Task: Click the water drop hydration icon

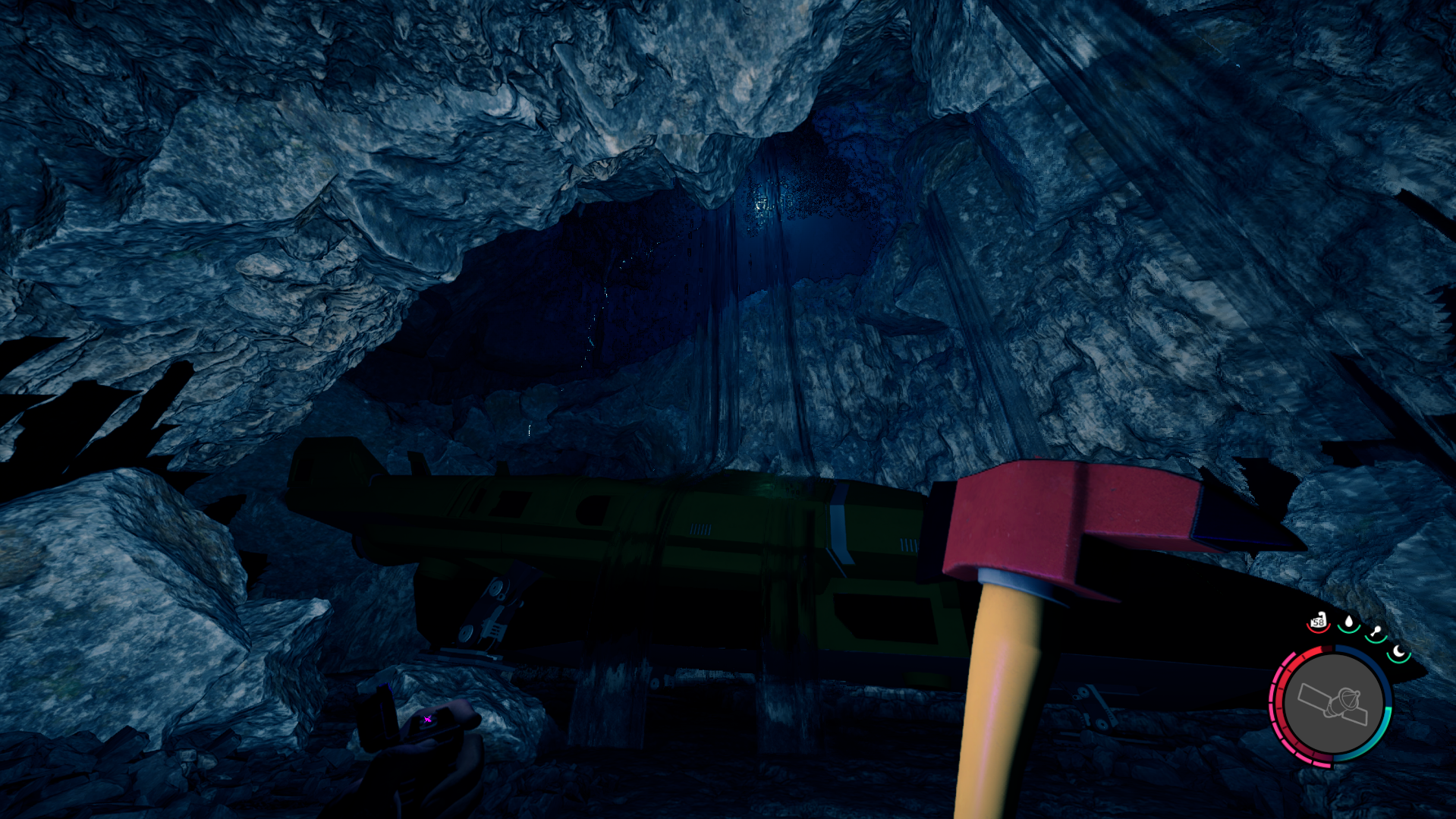Action: point(1348,624)
